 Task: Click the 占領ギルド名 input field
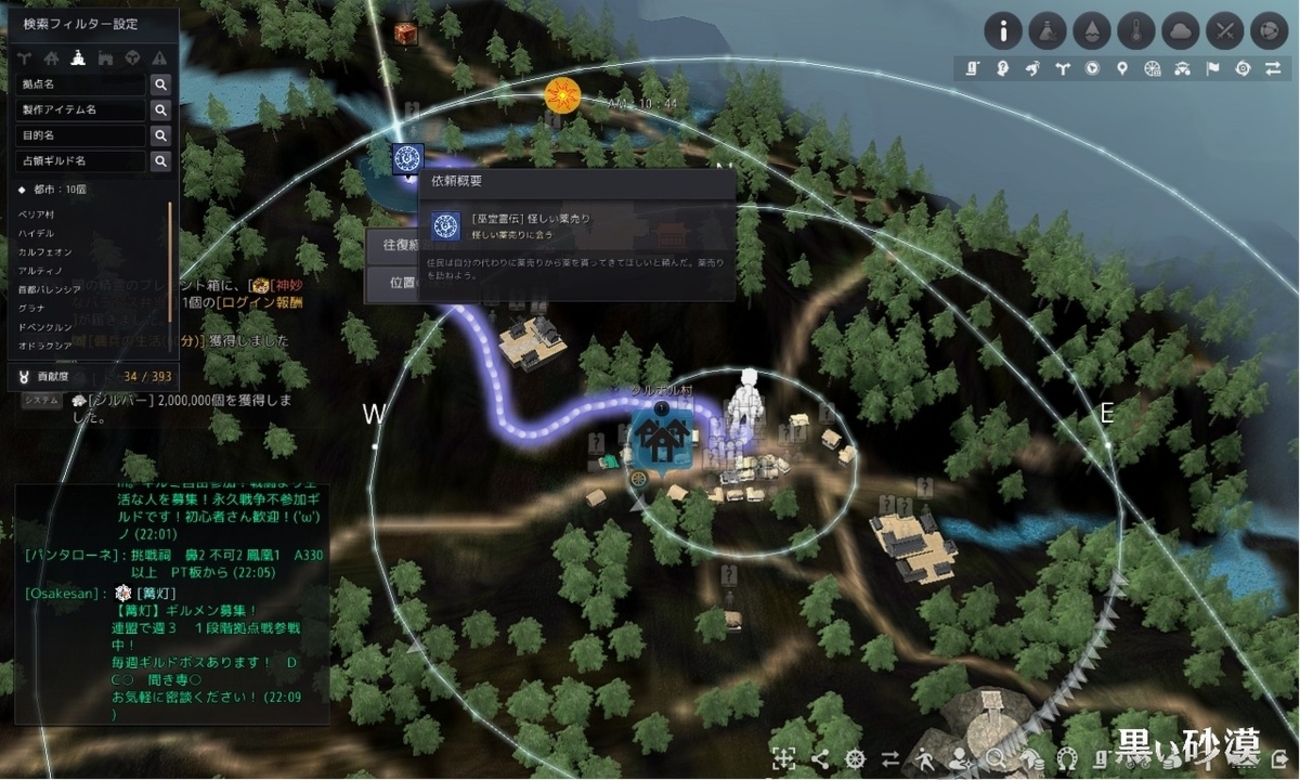81,161
